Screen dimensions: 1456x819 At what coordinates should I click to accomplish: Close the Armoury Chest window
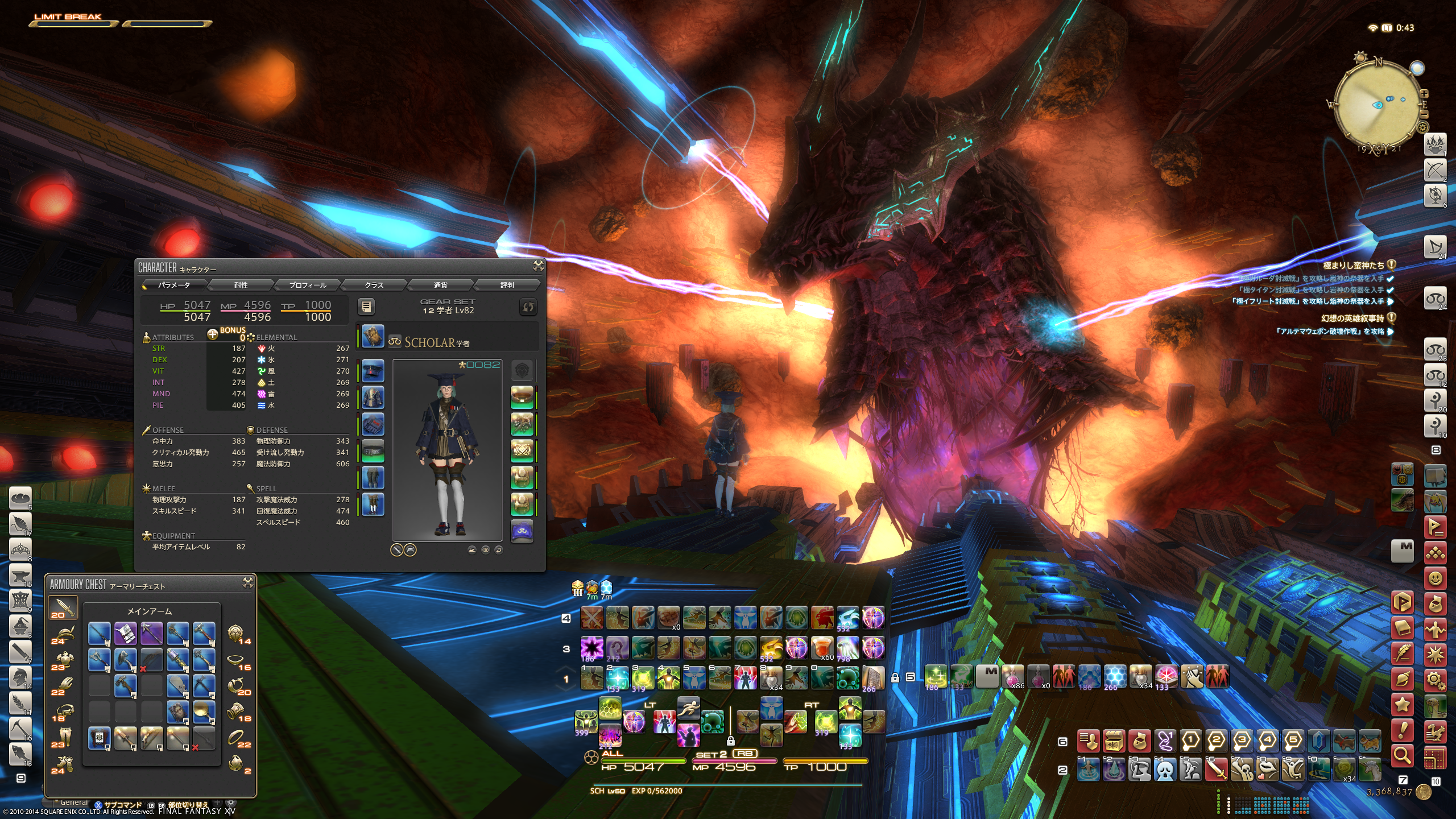click(x=248, y=582)
